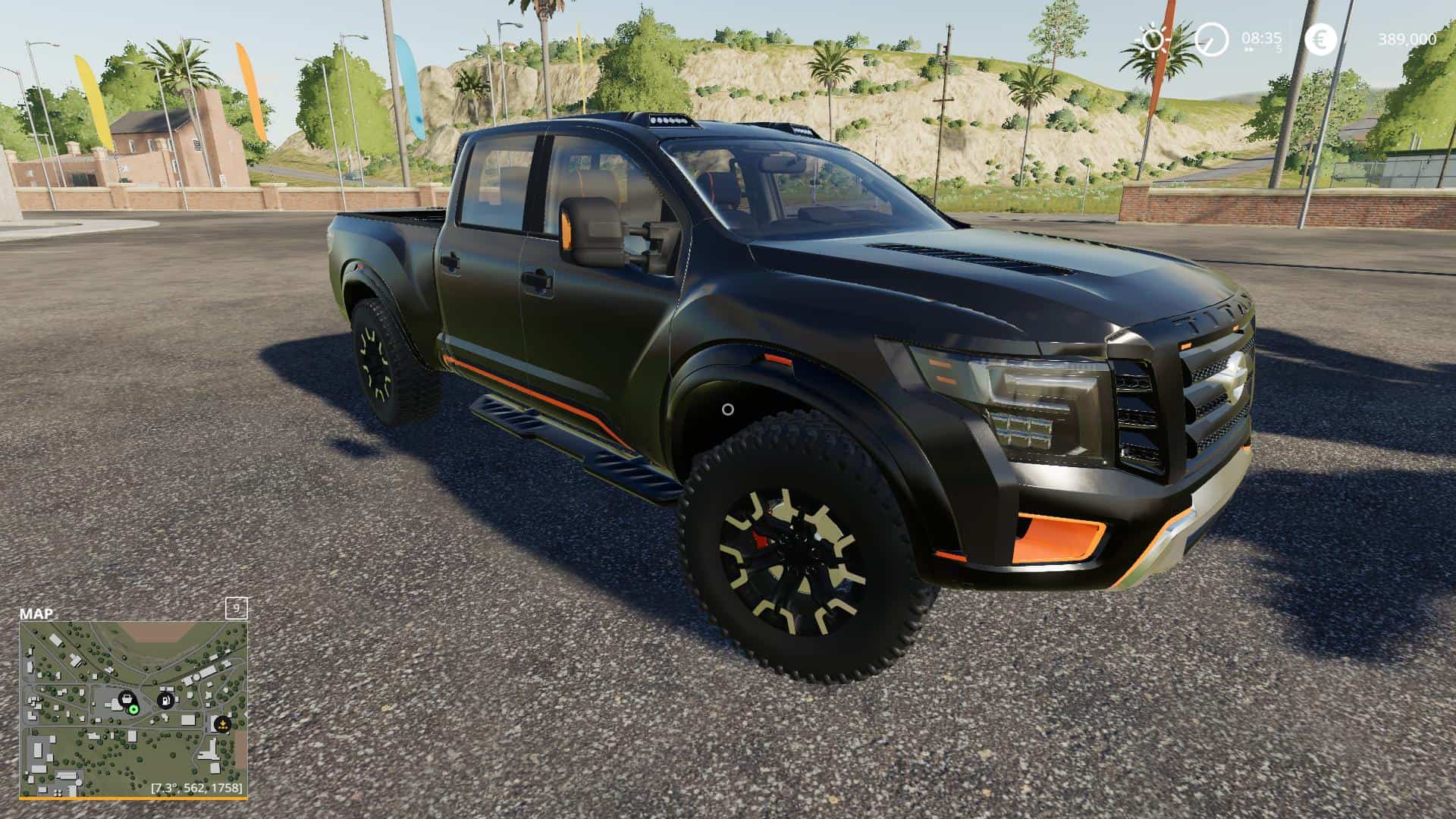Screen dimensions: 1456x819
Task: Click the green player position marker on the minimap
Action: pos(133,710)
